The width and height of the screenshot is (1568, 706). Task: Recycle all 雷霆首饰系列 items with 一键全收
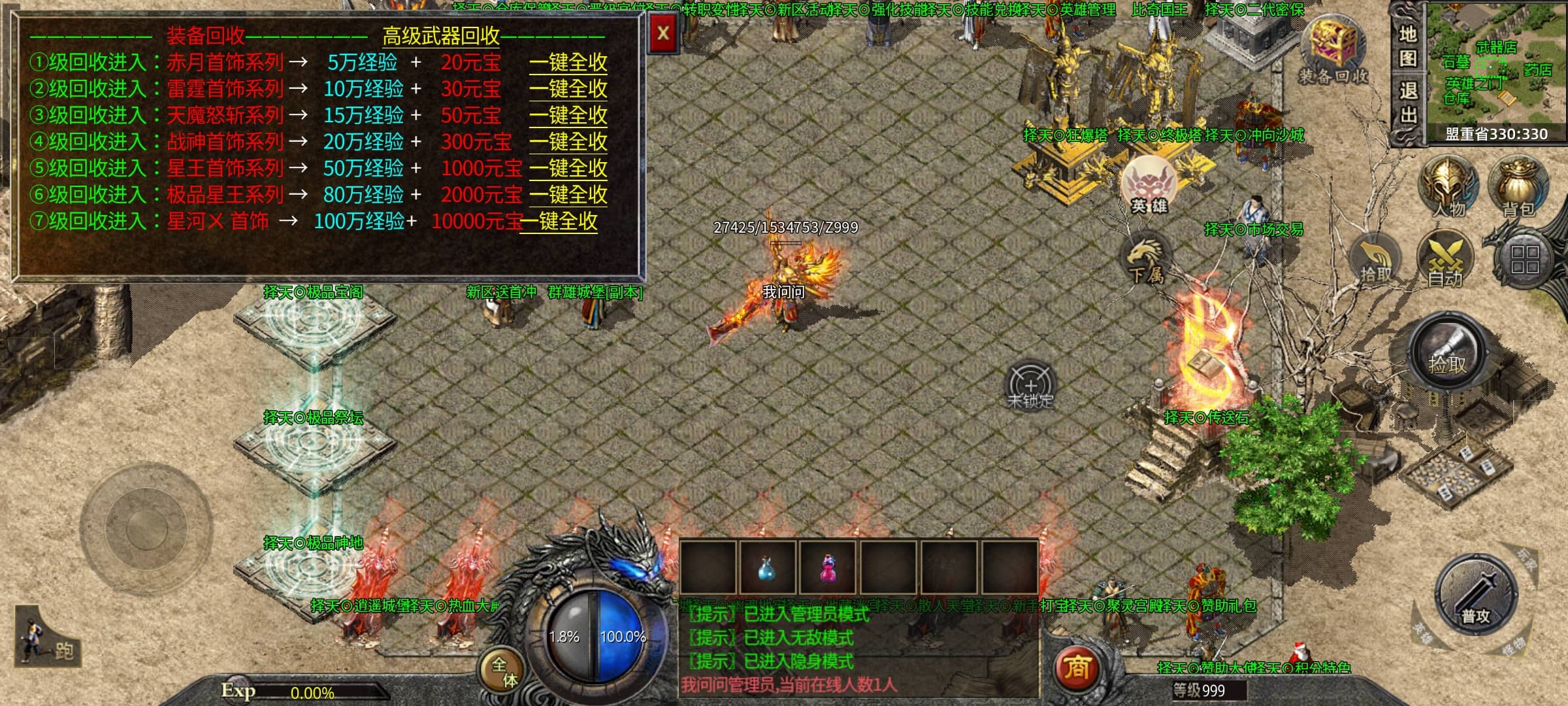(x=568, y=89)
